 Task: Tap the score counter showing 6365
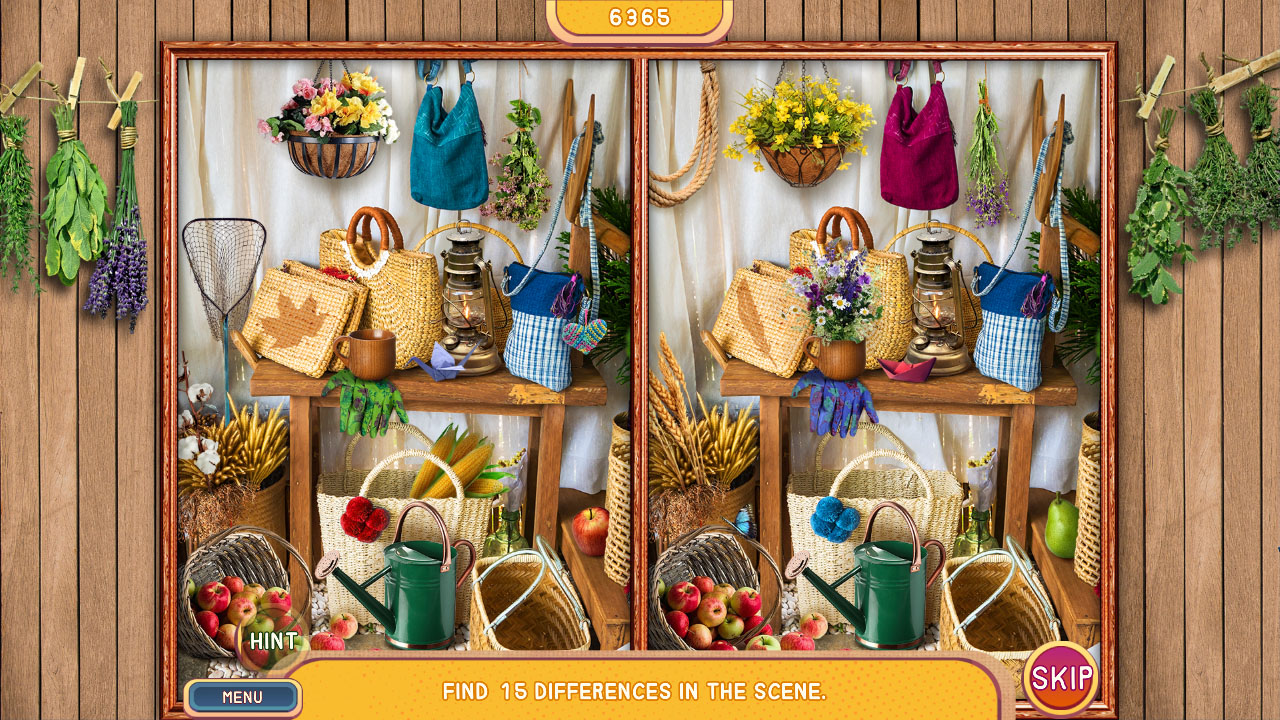[640, 17]
